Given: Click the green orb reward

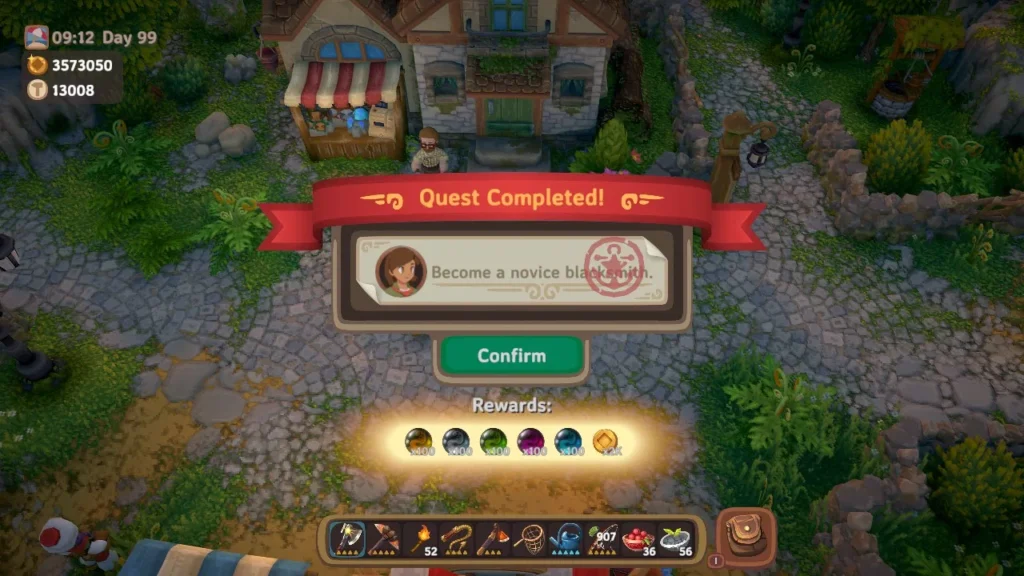Looking at the screenshot, I should pos(493,440).
